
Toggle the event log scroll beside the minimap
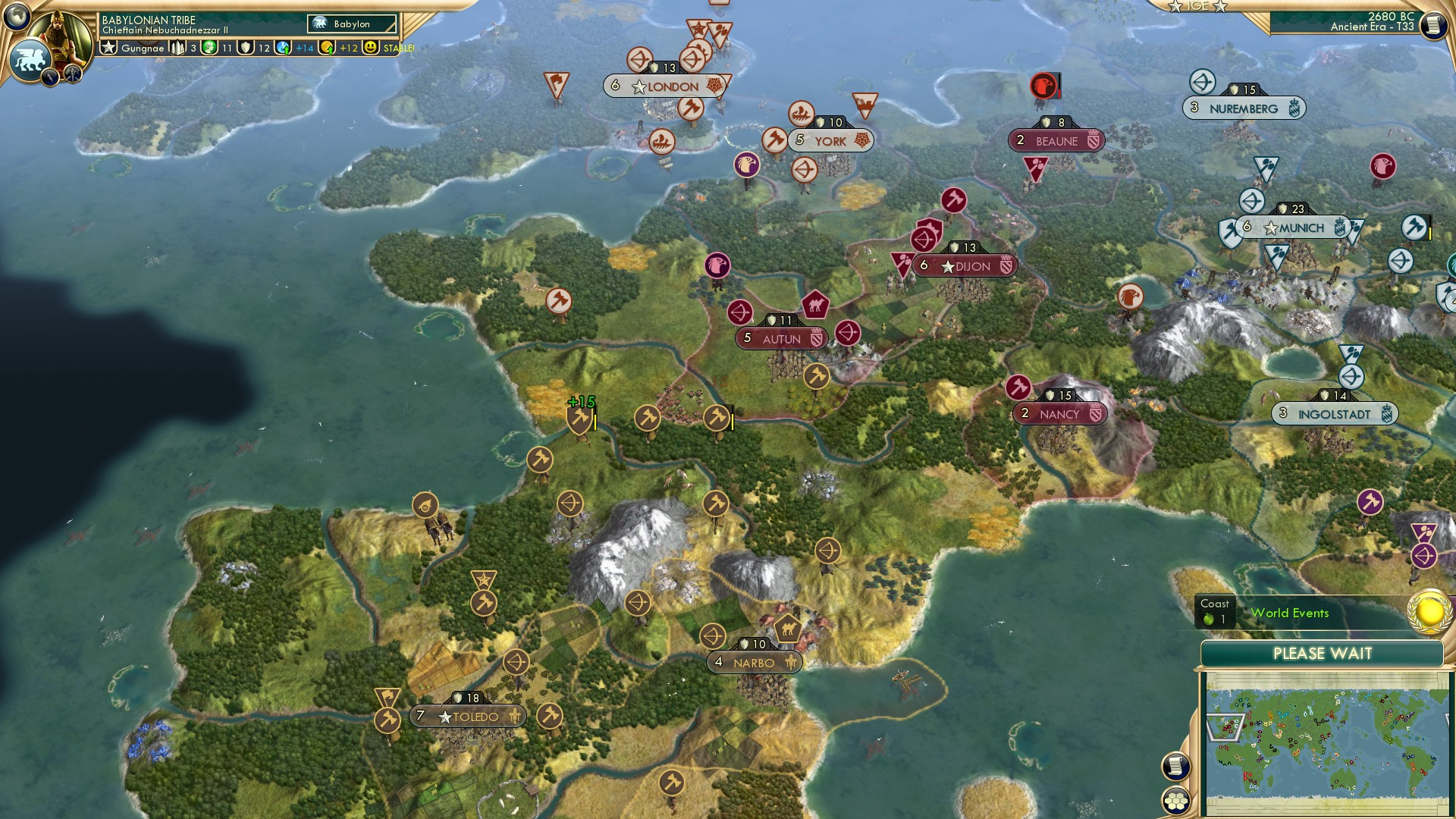1177,765
